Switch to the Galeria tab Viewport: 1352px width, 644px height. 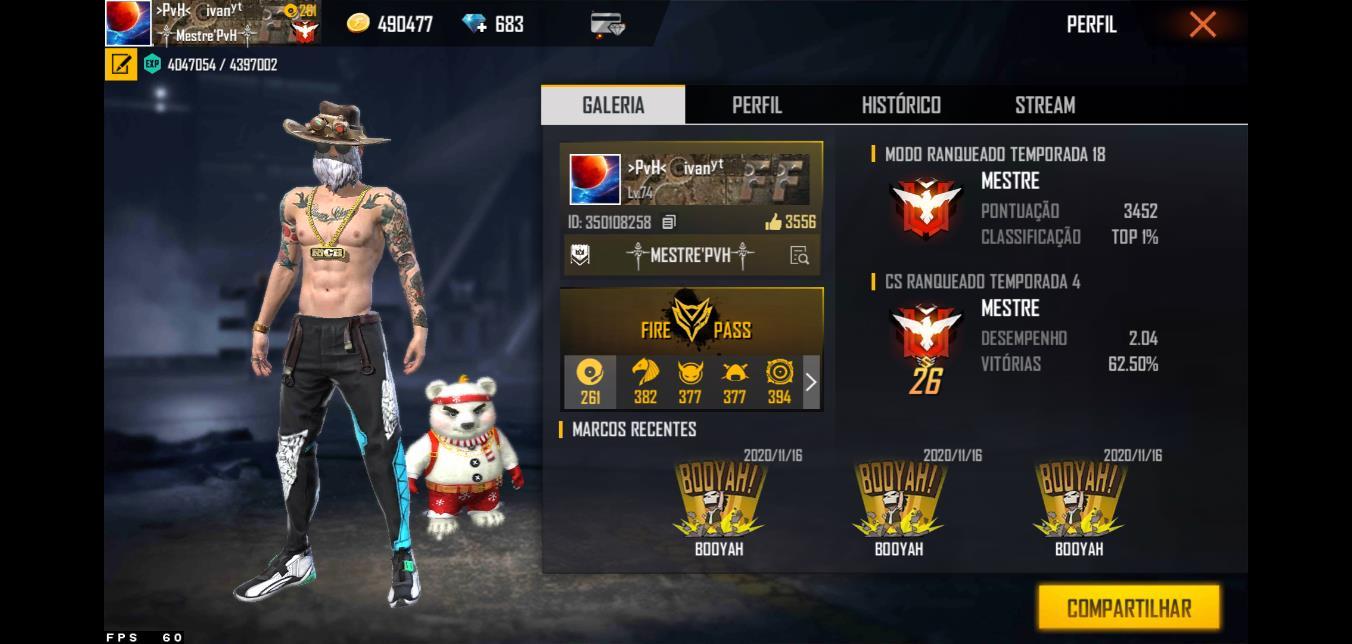[x=613, y=105]
